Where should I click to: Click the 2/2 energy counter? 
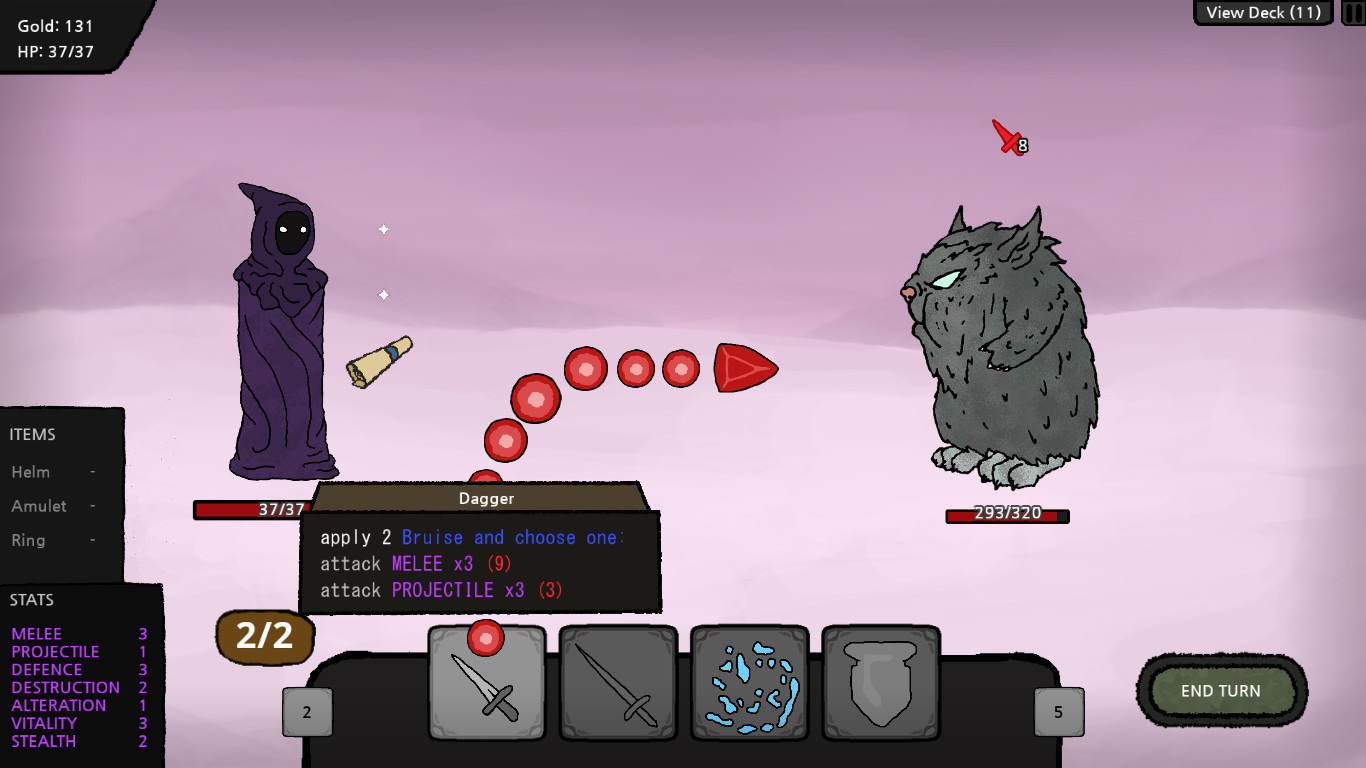(x=264, y=637)
